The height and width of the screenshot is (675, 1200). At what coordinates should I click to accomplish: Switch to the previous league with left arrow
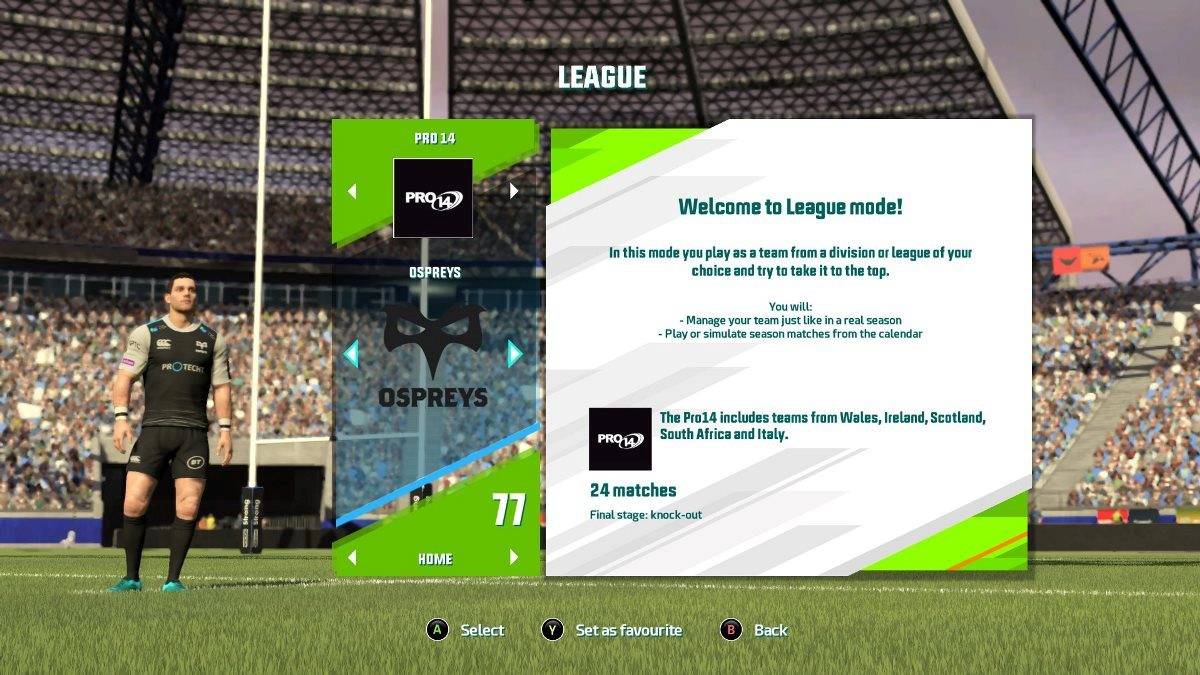[352, 191]
